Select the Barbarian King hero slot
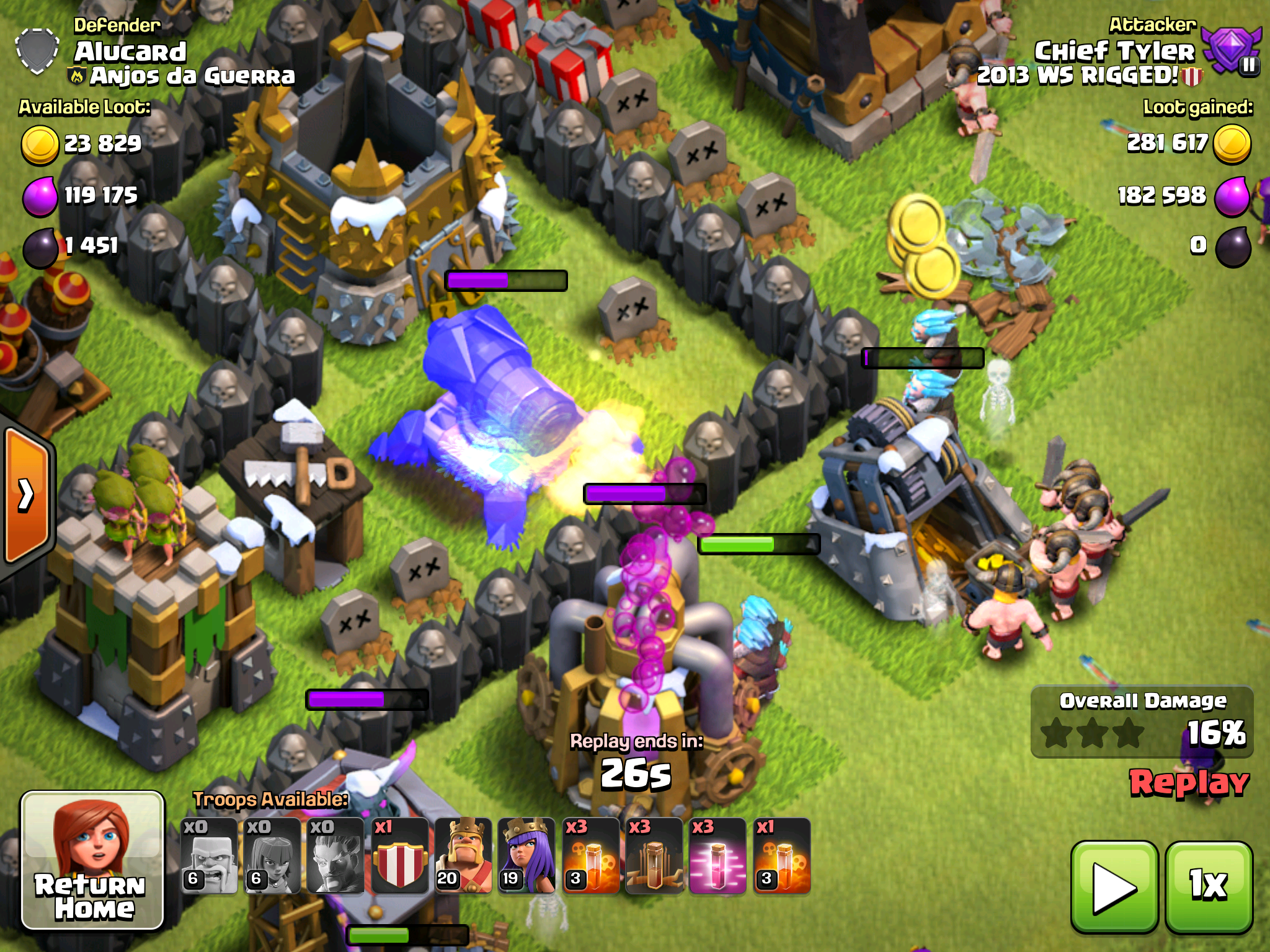 point(463,857)
